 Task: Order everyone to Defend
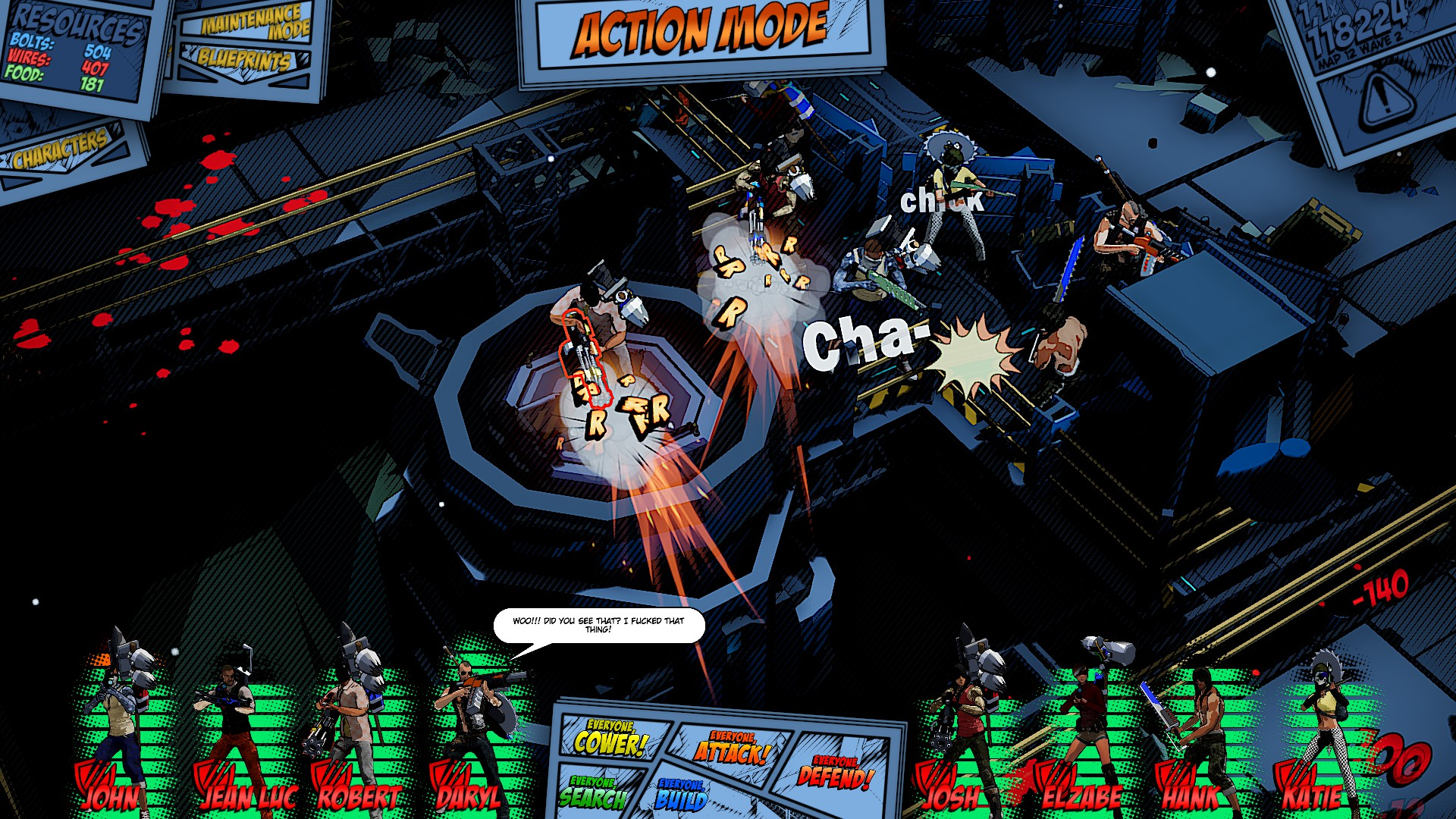click(x=835, y=772)
